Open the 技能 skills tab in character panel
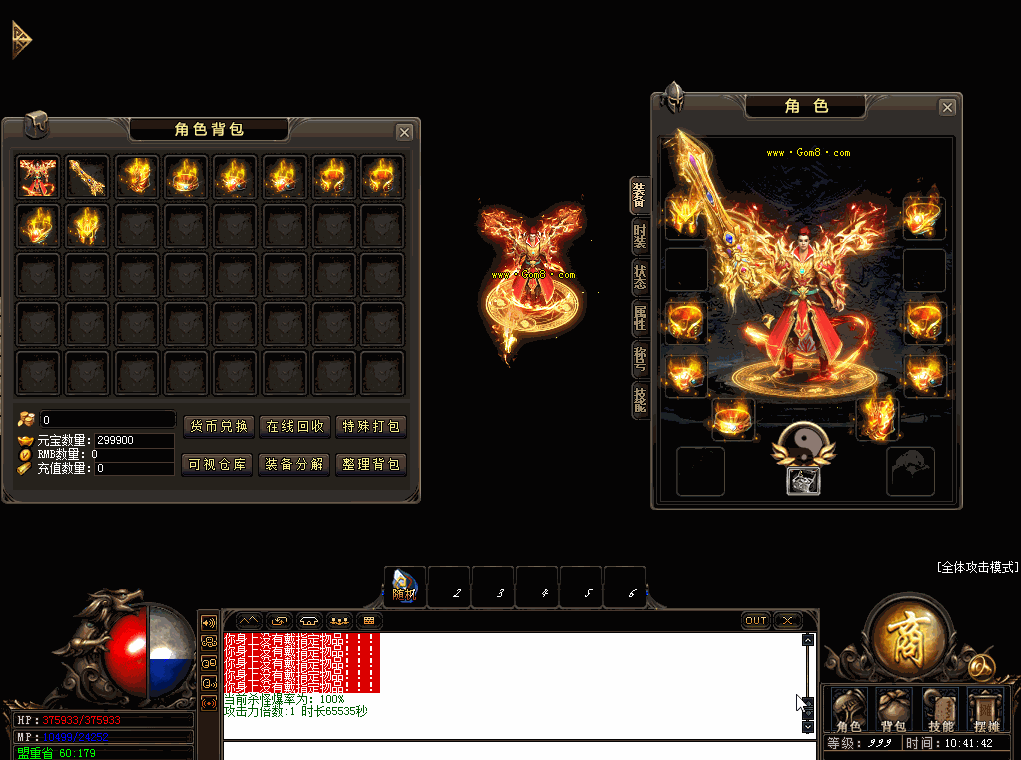Screen dimensions: 1021x760 [x=639, y=398]
